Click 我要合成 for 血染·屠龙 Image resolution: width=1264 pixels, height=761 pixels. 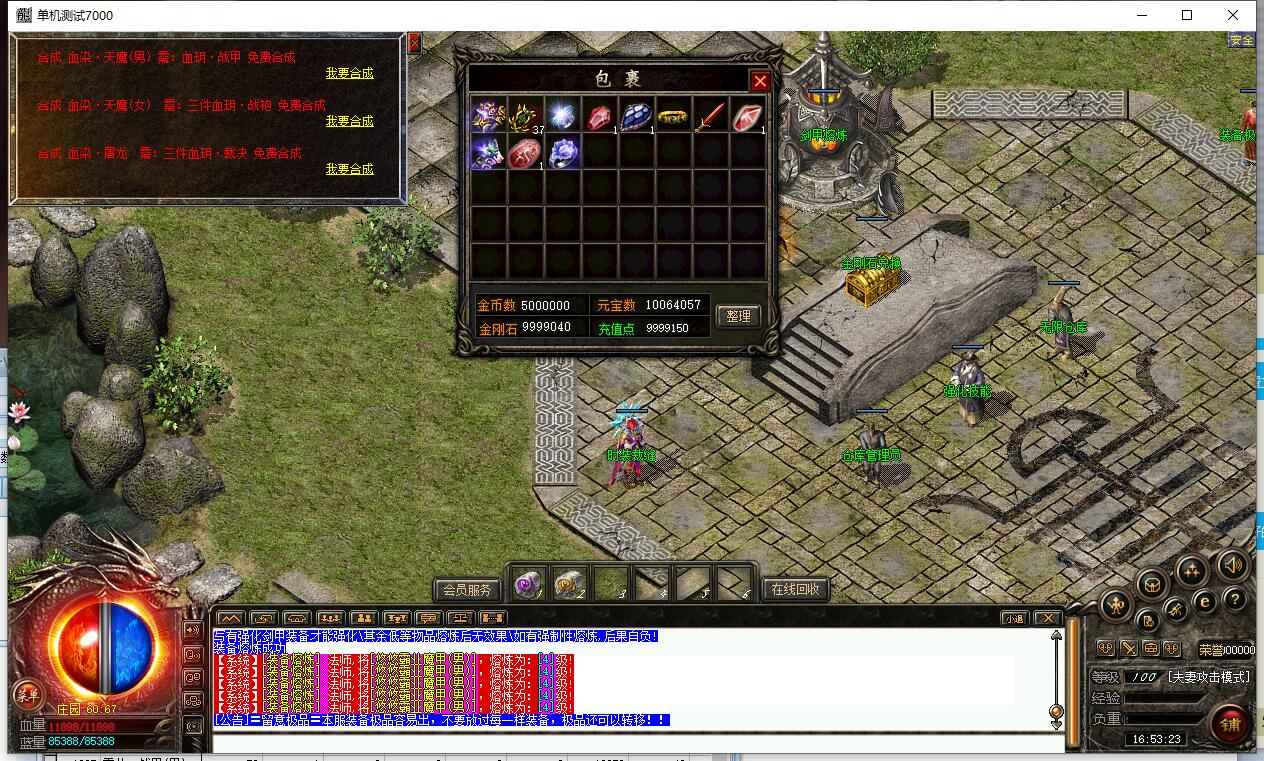point(349,169)
